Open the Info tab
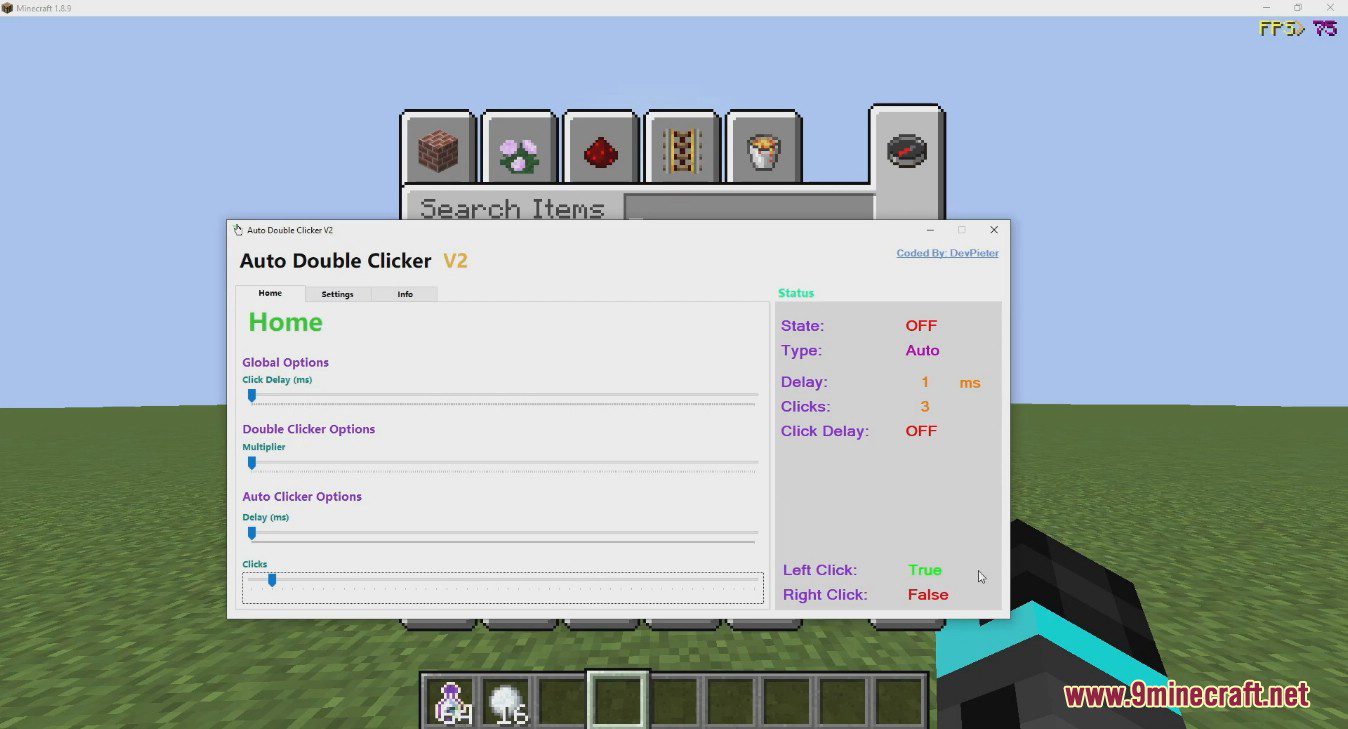The height and width of the screenshot is (729, 1348). (x=405, y=294)
